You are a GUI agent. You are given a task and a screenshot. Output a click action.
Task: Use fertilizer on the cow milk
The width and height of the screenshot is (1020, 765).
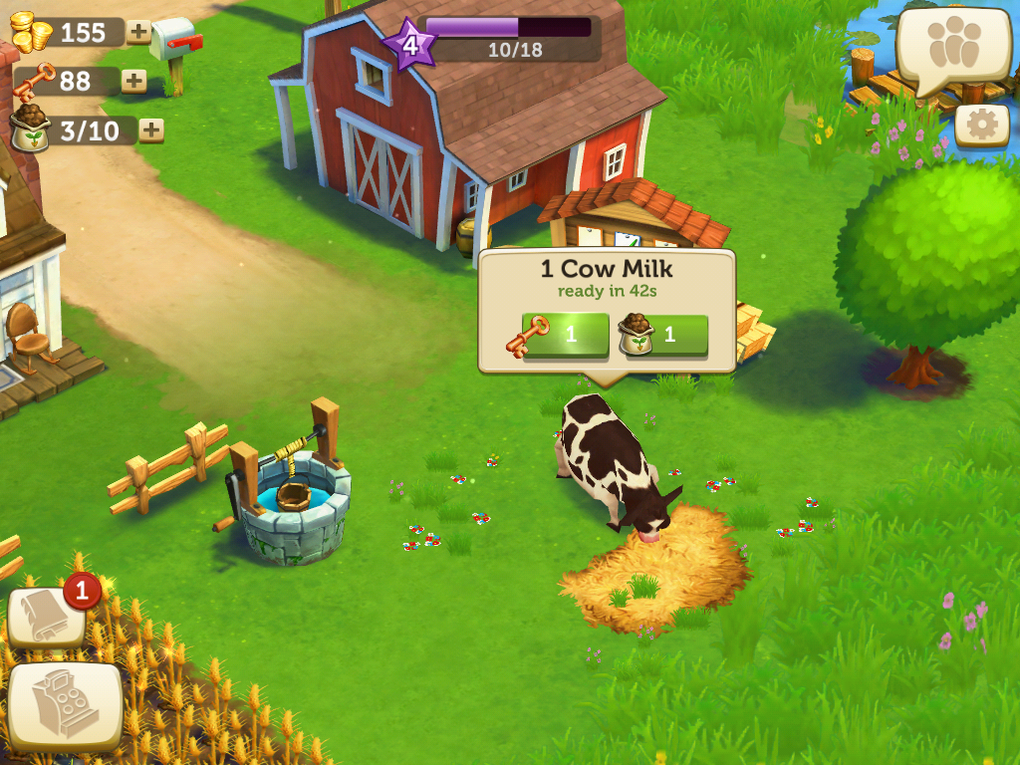click(664, 335)
